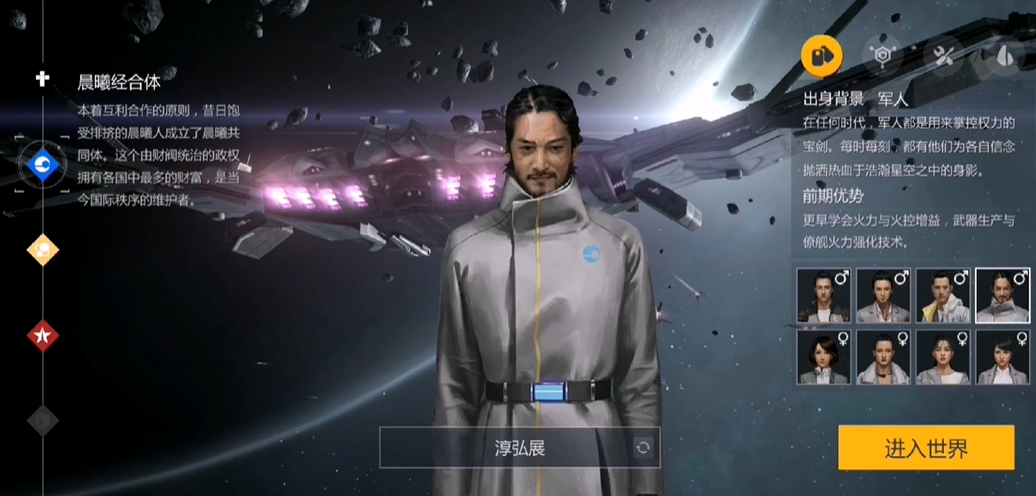
Task: Pick the male portrait with yellow collar
Action: [943, 295]
